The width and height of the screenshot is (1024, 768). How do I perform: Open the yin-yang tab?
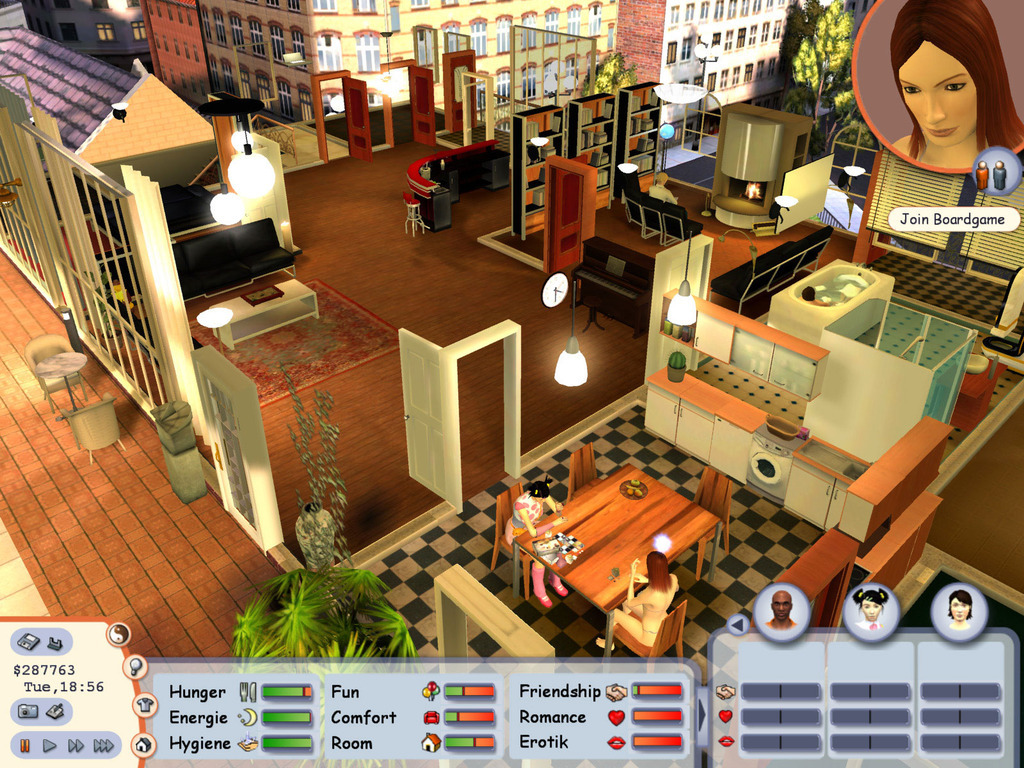click(x=119, y=633)
